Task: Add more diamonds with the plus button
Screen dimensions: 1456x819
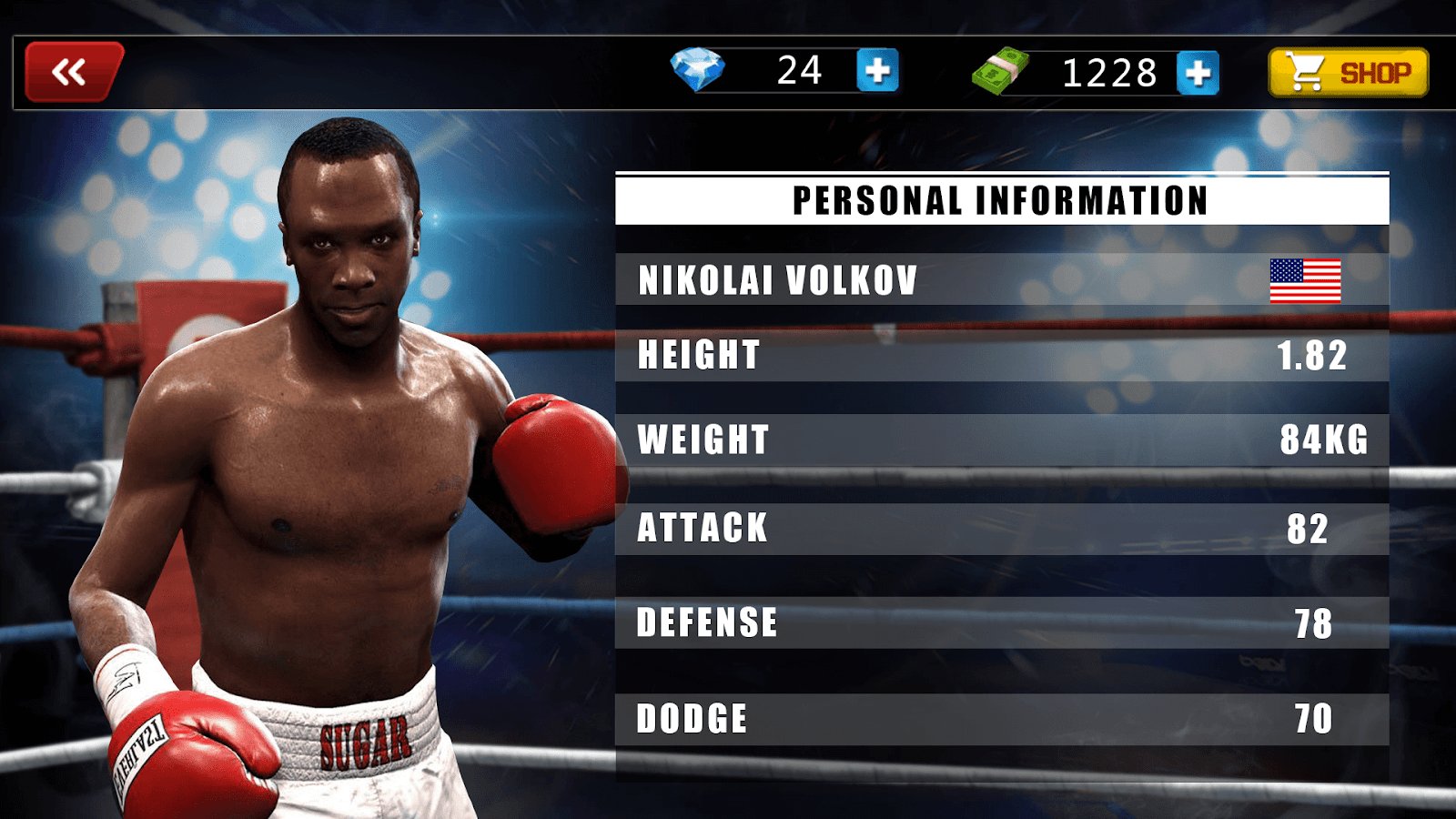Action: [x=877, y=71]
